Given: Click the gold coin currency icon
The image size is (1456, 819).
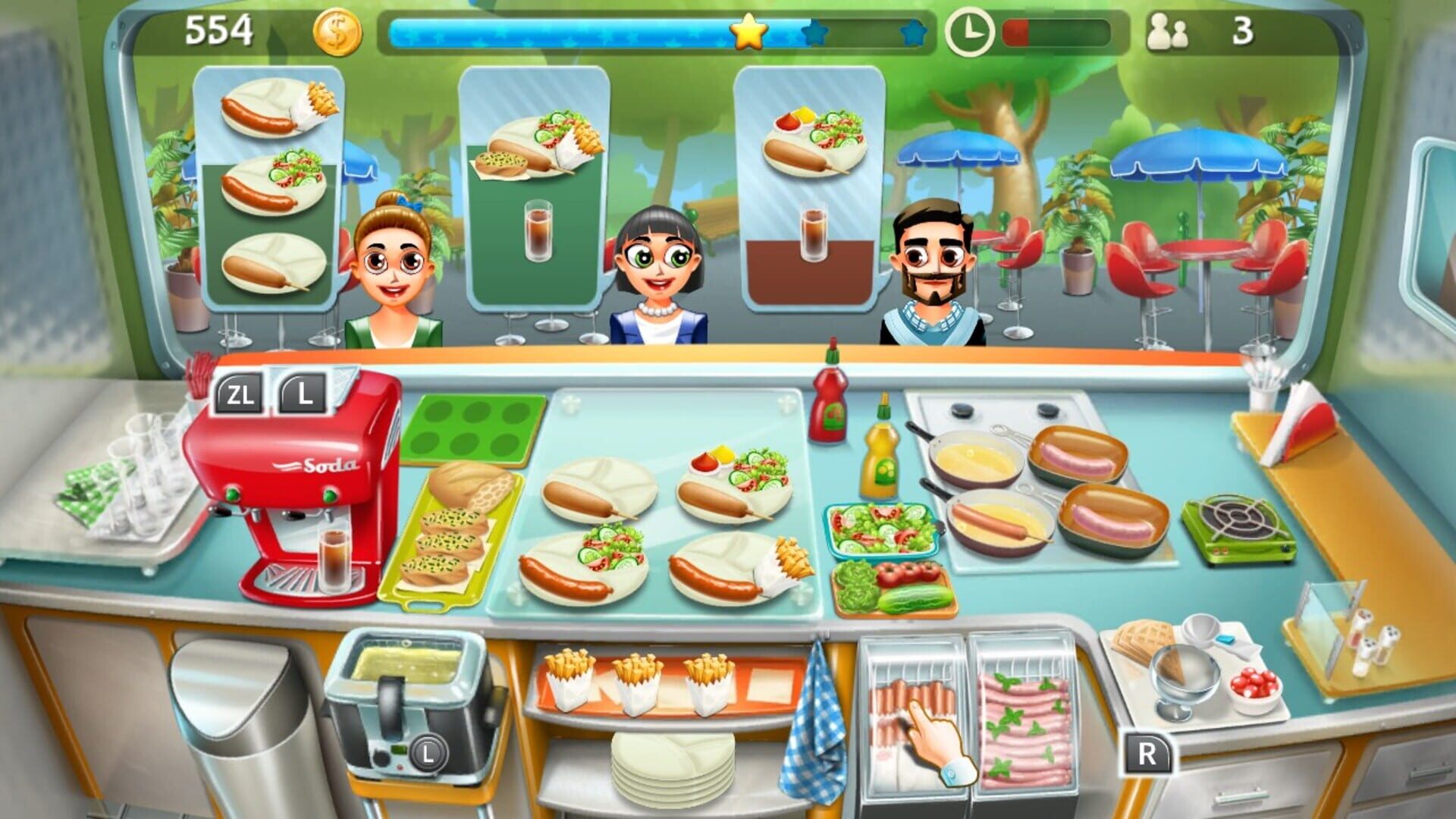Looking at the screenshot, I should pos(339,33).
